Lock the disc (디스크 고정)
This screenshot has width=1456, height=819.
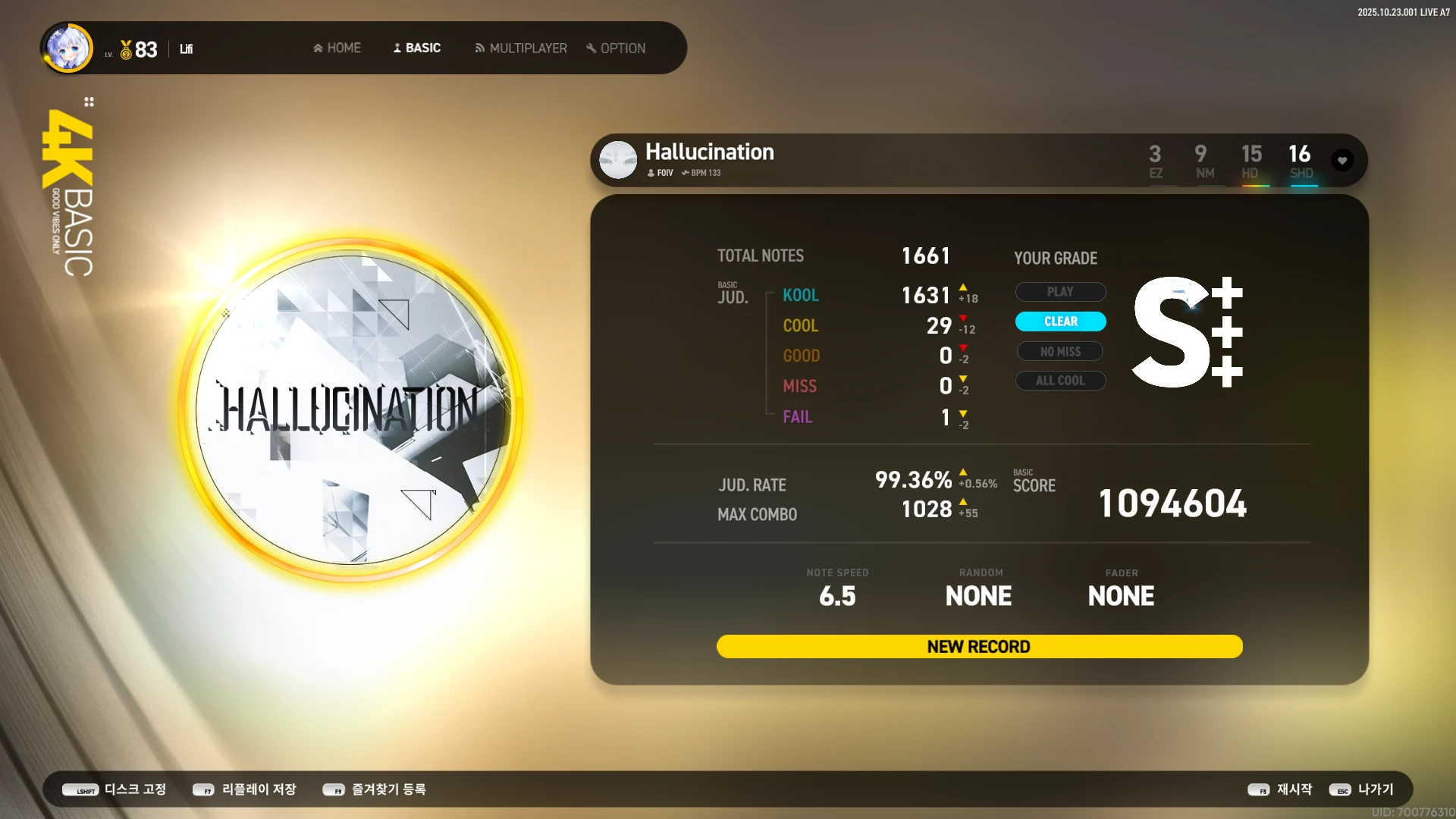coord(115,789)
